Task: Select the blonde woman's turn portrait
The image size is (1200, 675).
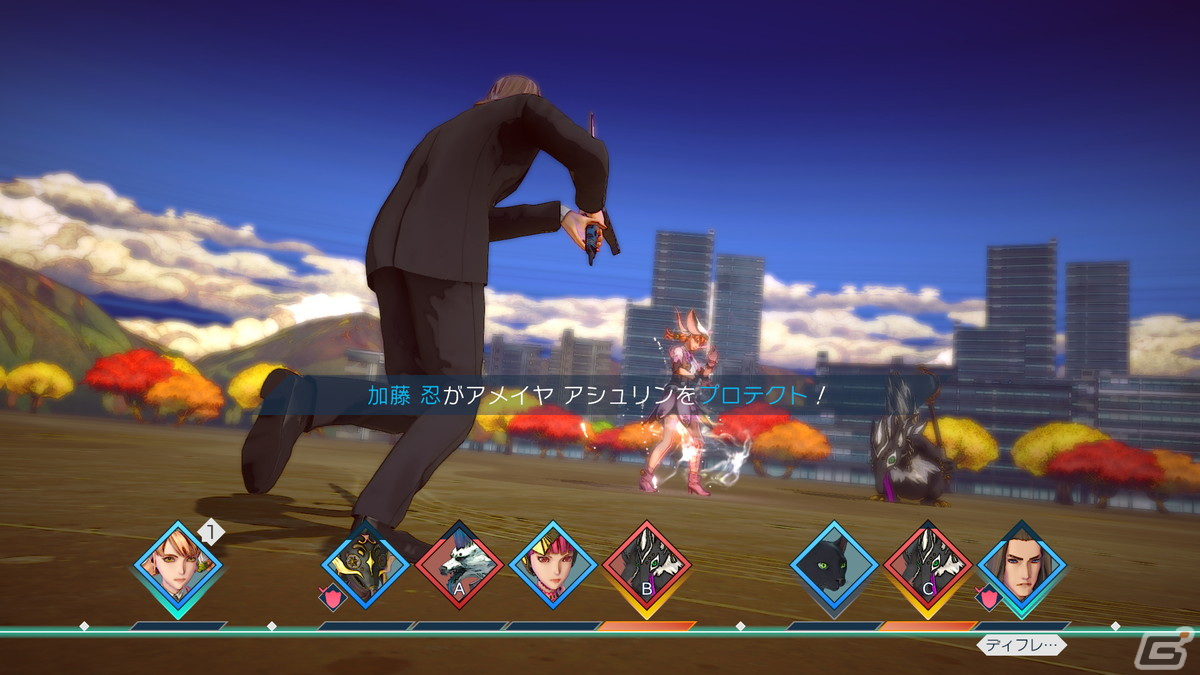Action: click(178, 565)
